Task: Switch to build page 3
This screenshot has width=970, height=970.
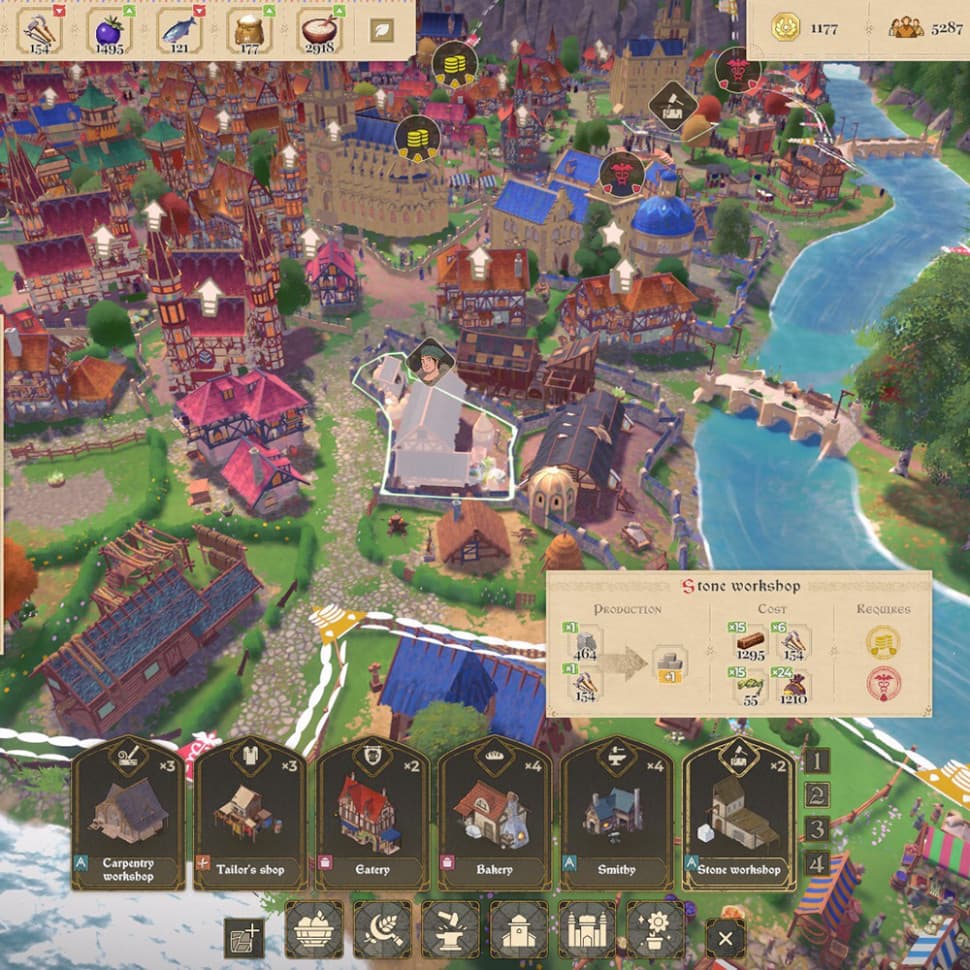Action: point(817,830)
